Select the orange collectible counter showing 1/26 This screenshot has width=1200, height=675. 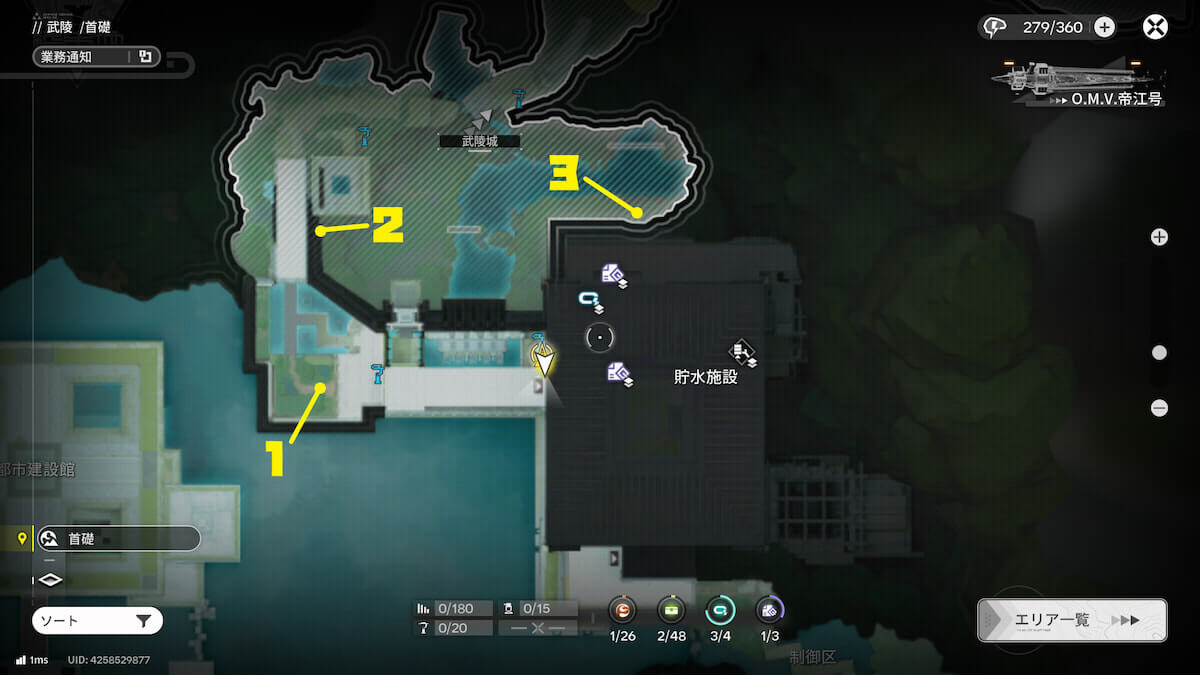point(622,609)
